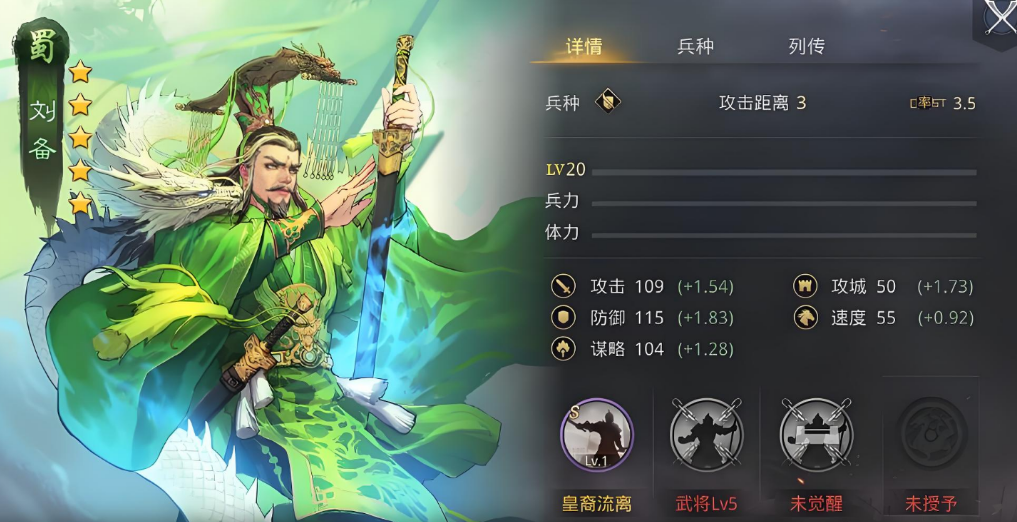1017x522 pixels.
Task: Tap the 未授予 empty skill slot
Action: [x=932, y=436]
